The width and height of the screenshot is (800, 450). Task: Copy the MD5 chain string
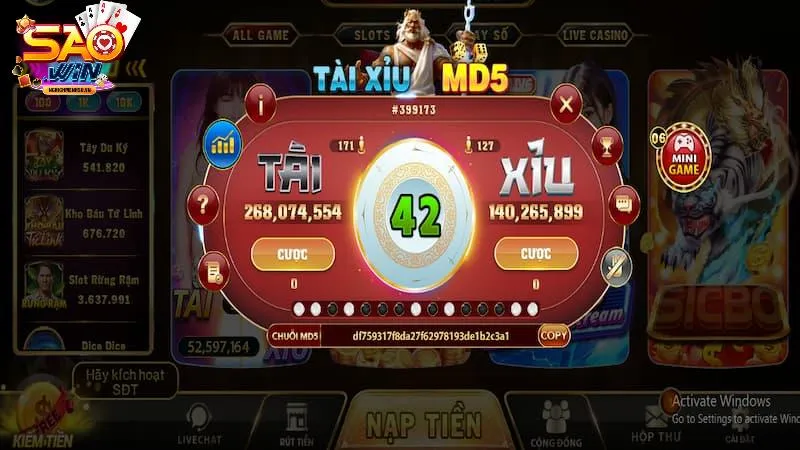pyautogui.click(x=554, y=336)
